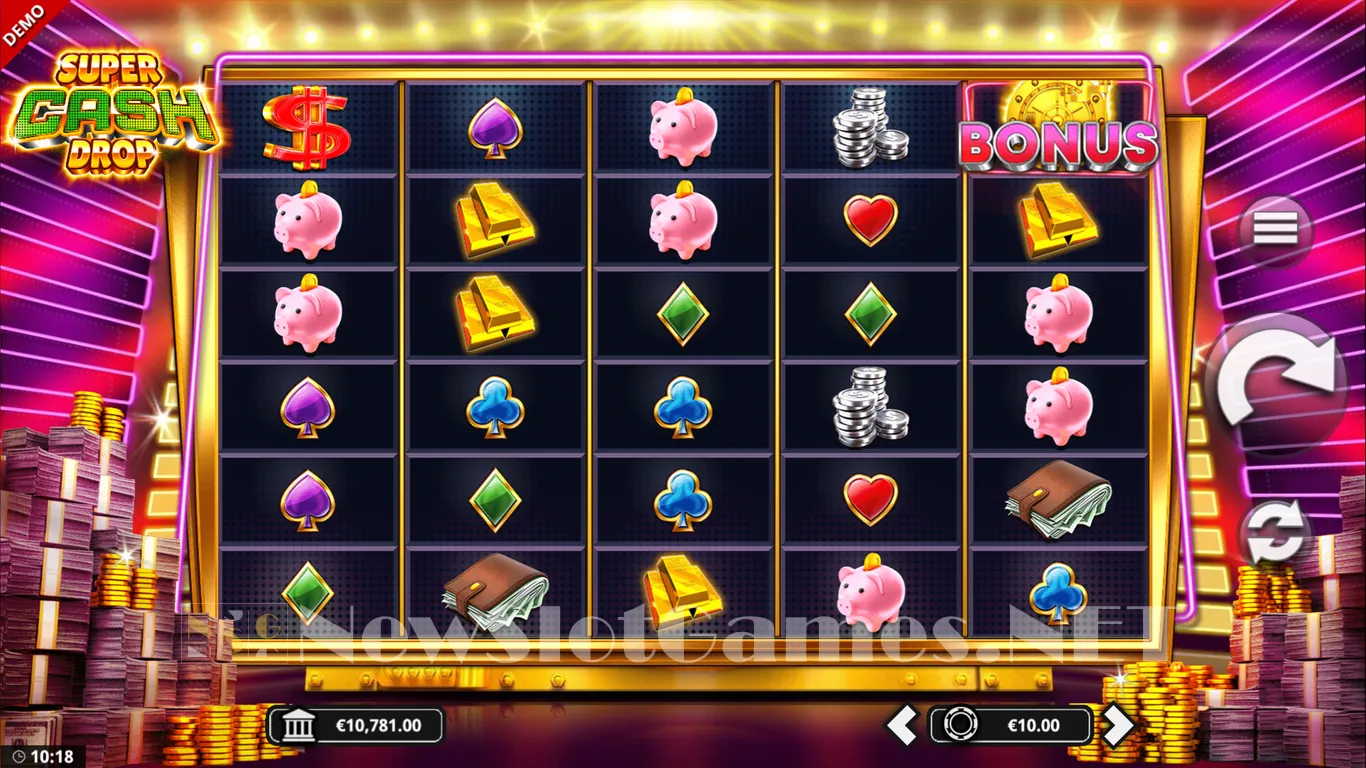Activate autoplay with the circular arrows button
The height and width of the screenshot is (768, 1366).
1275,532
